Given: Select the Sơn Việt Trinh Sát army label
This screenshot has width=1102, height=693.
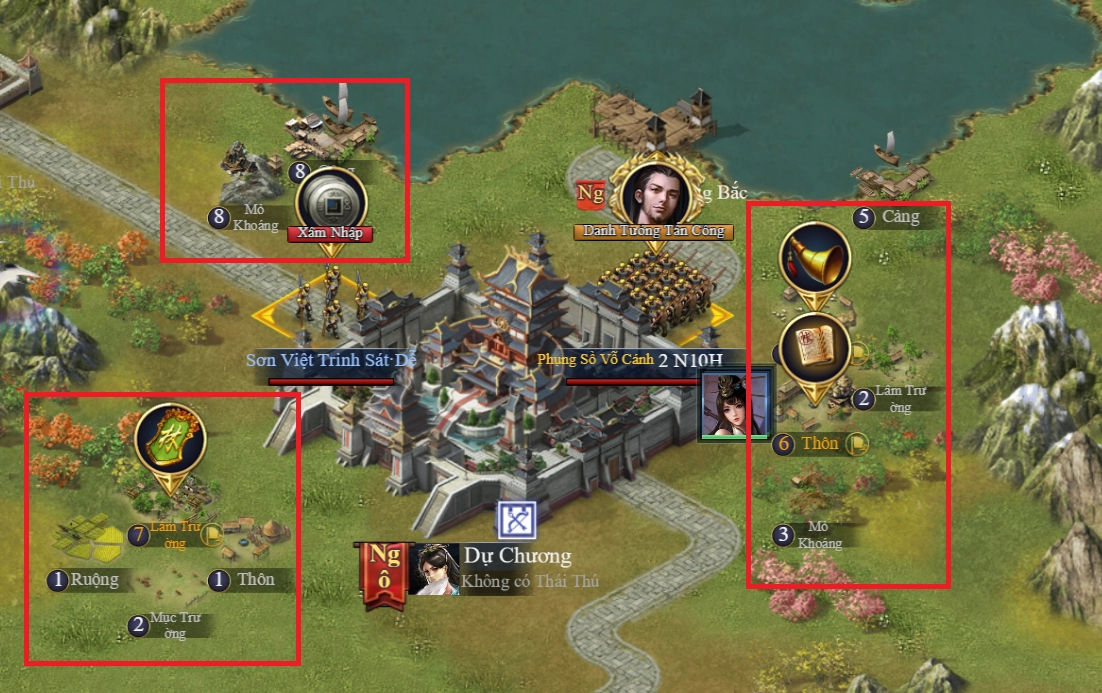Looking at the screenshot, I should [330, 360].
